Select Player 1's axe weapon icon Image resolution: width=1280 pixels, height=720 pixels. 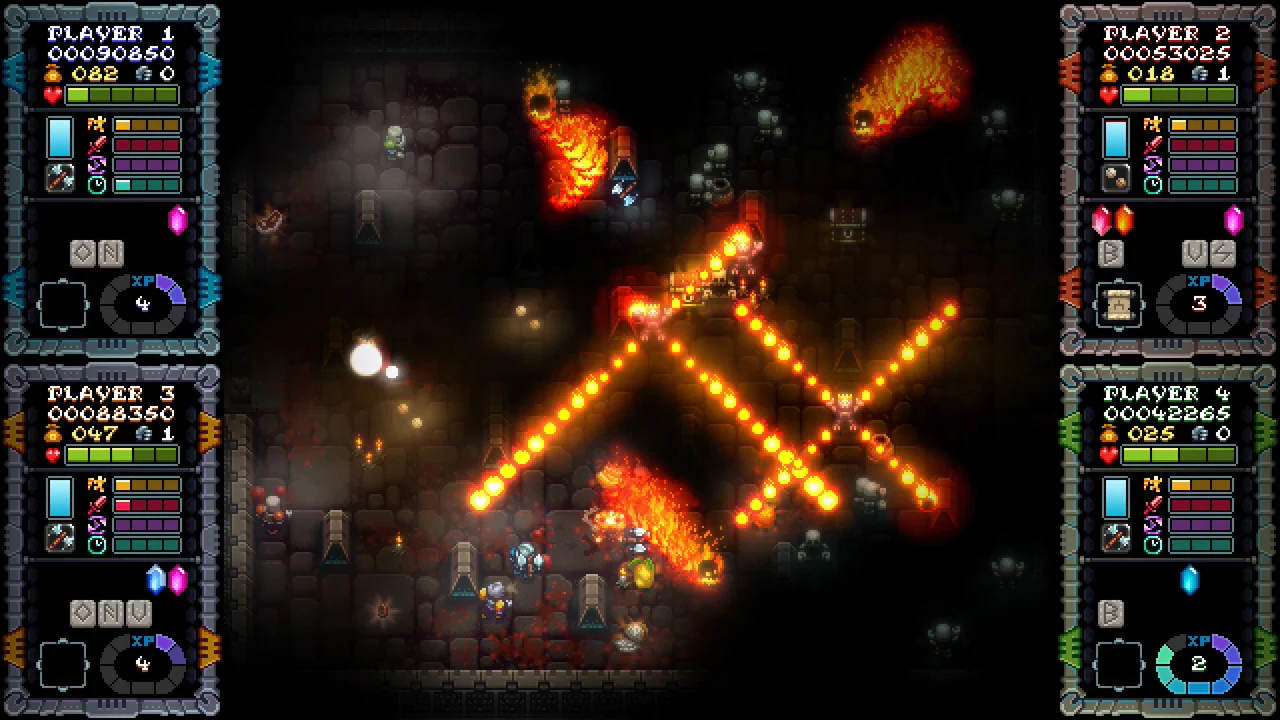(59, 177)
